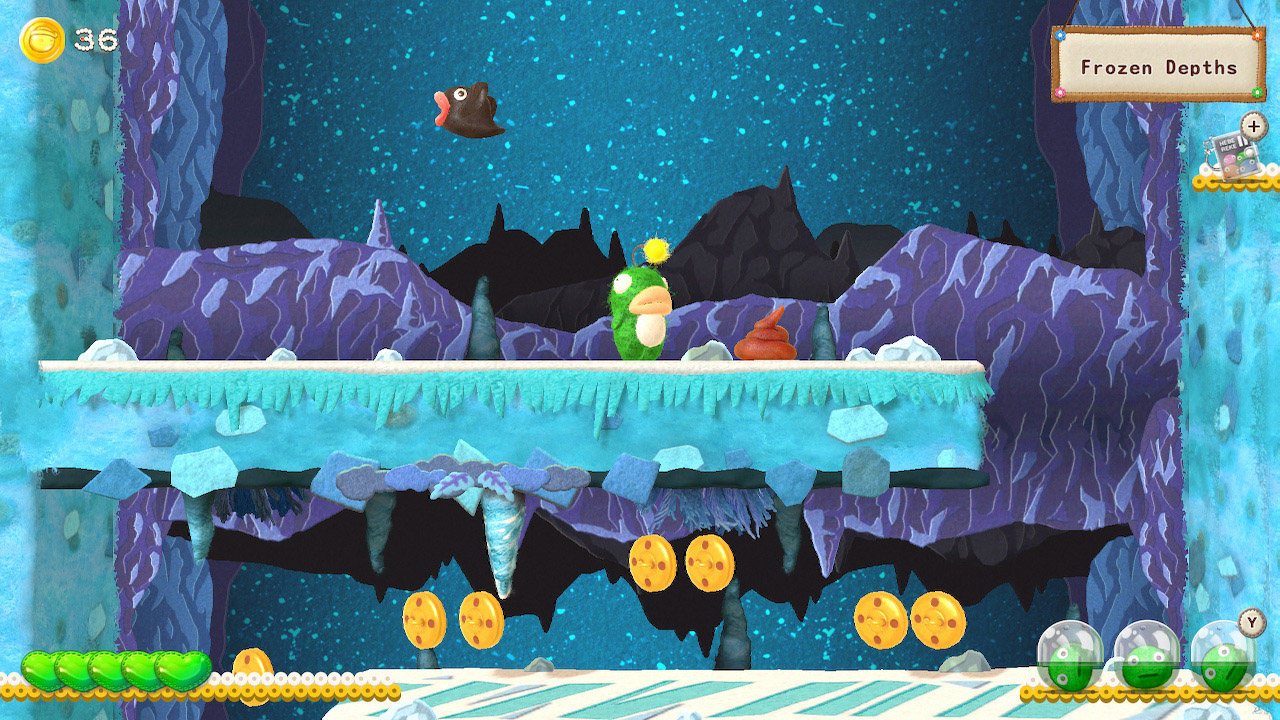Toggle the green flower pin on the sign
The height and width of the screenshot is (720, 1280).
pyautogui.click(x=1255, y=92)
